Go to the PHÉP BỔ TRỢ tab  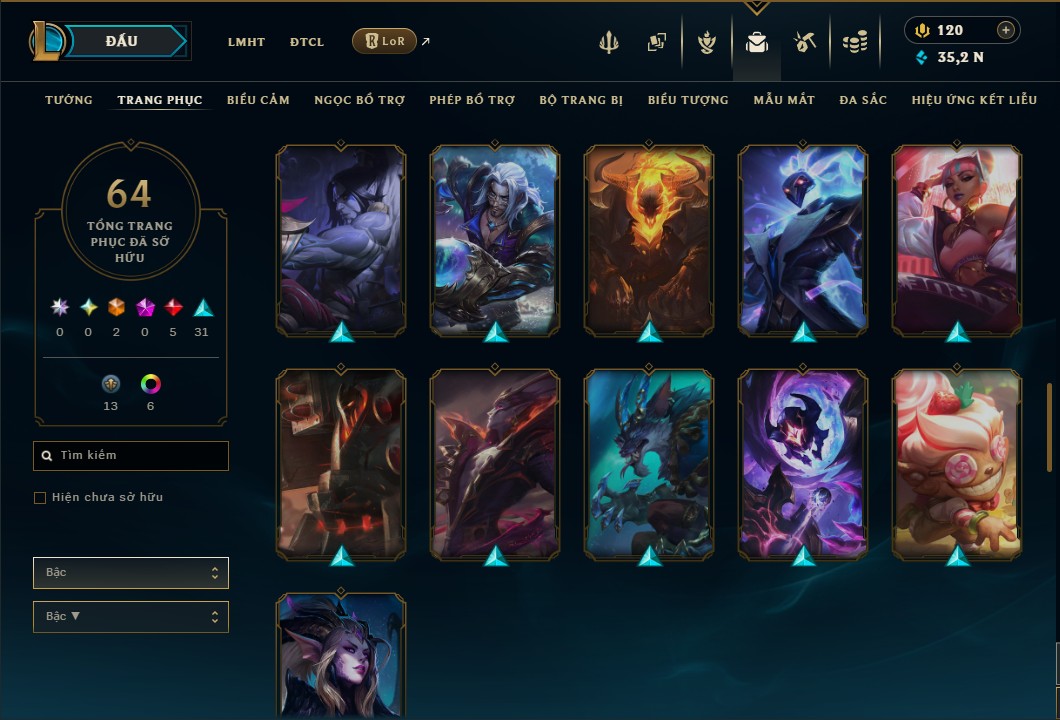coord(472,100)
